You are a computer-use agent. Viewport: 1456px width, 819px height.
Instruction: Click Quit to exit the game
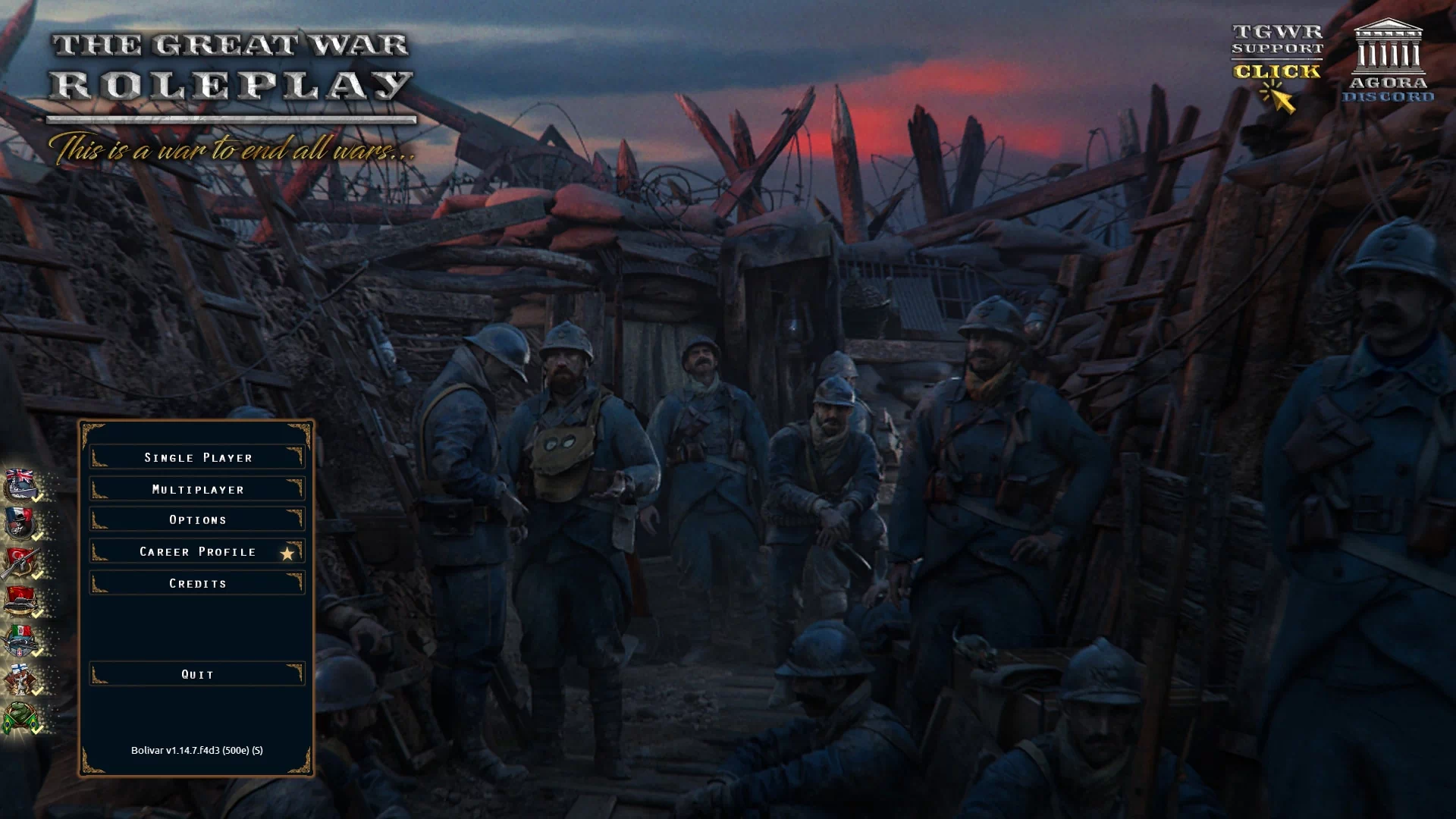point(196,673)
